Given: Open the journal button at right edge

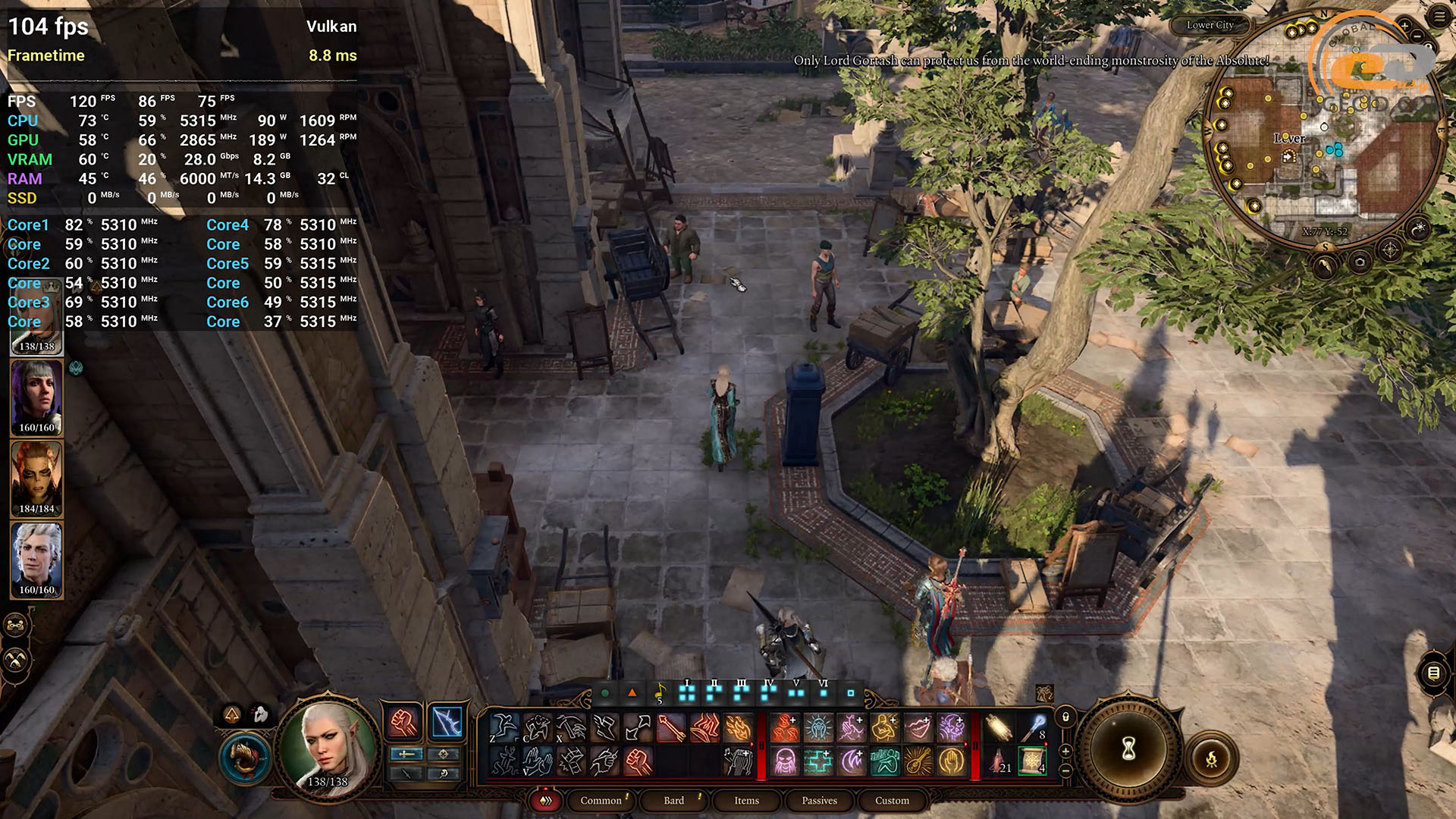Looking at the screenshot, I should pos(1433,673).
